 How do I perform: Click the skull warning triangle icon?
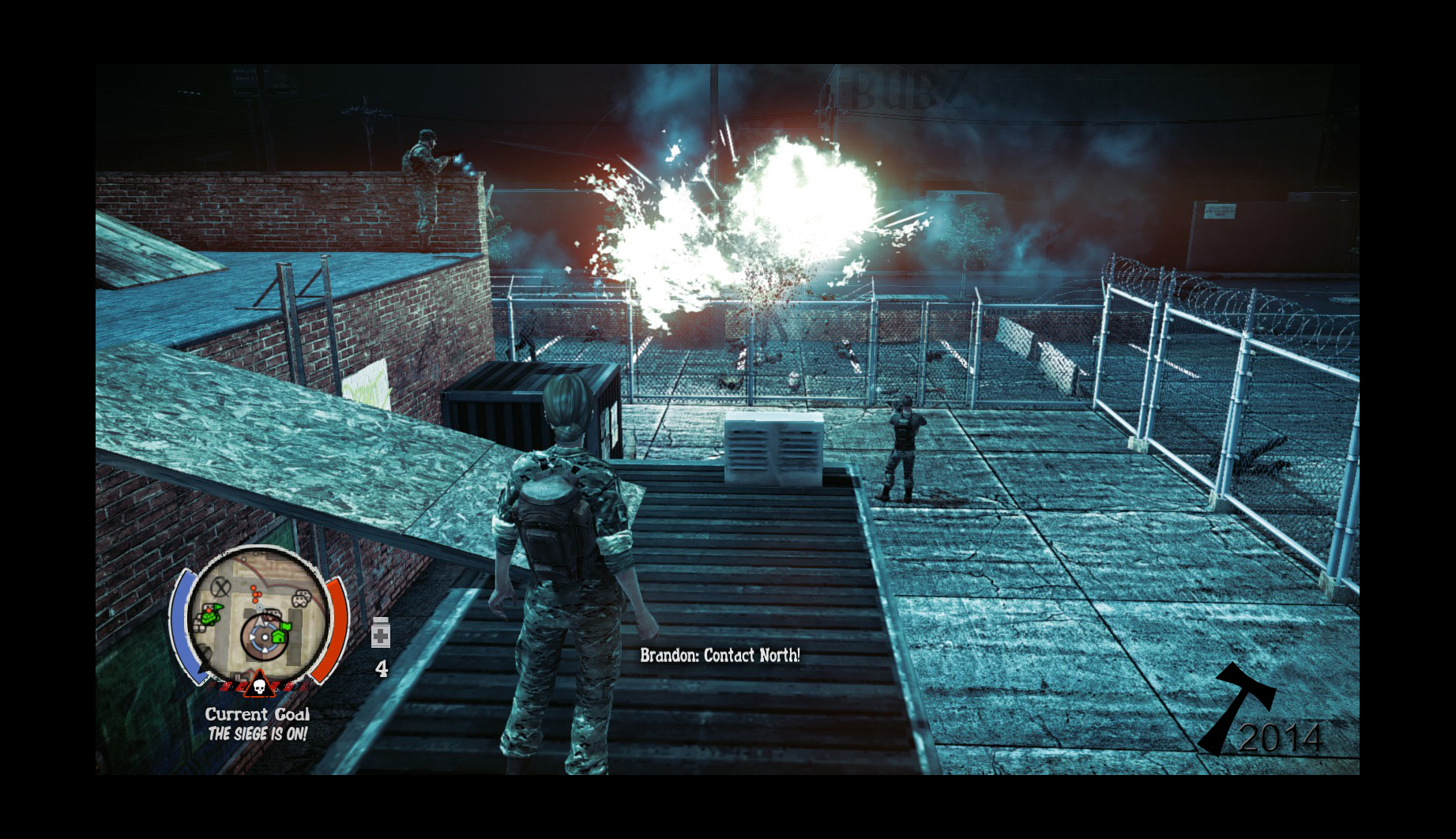click(258, 684)
